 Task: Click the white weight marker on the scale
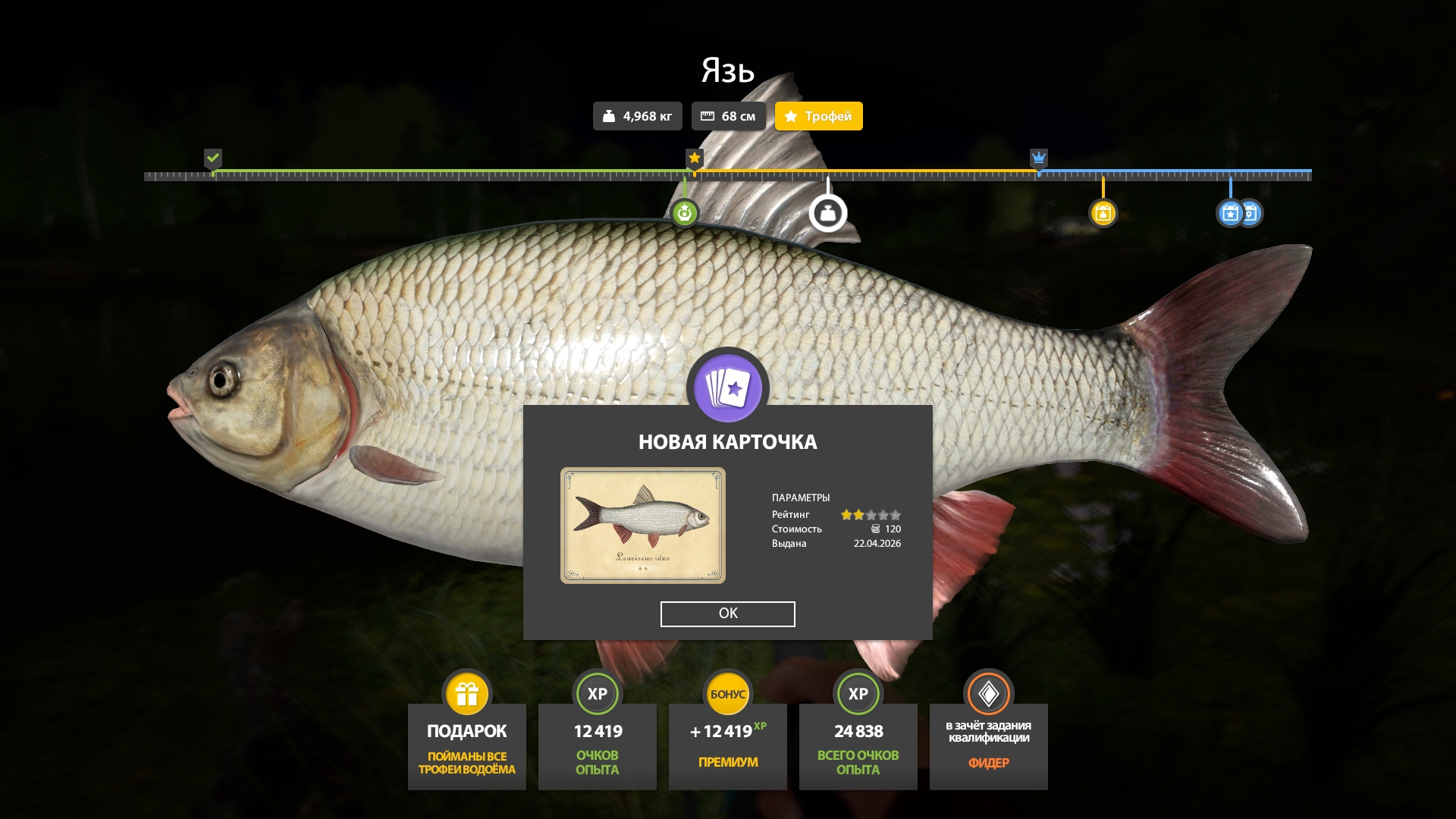click(827, 213)
